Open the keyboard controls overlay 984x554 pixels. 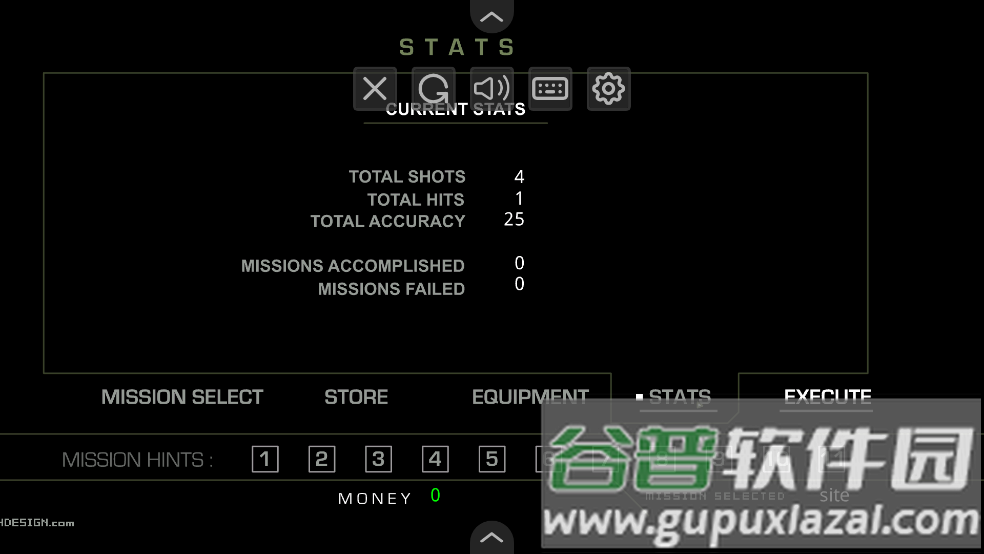click(550, 89)
